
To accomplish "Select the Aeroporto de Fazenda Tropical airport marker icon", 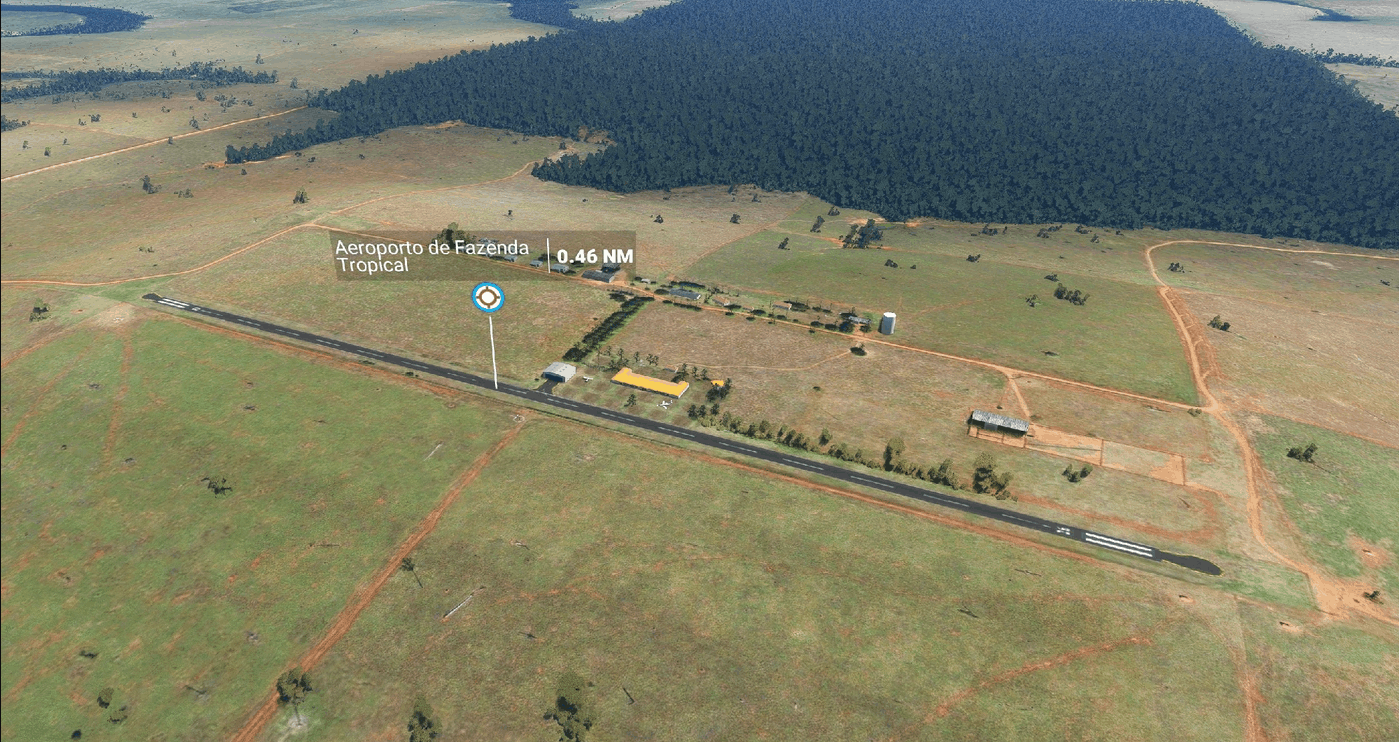I will [x=487, y=296].
